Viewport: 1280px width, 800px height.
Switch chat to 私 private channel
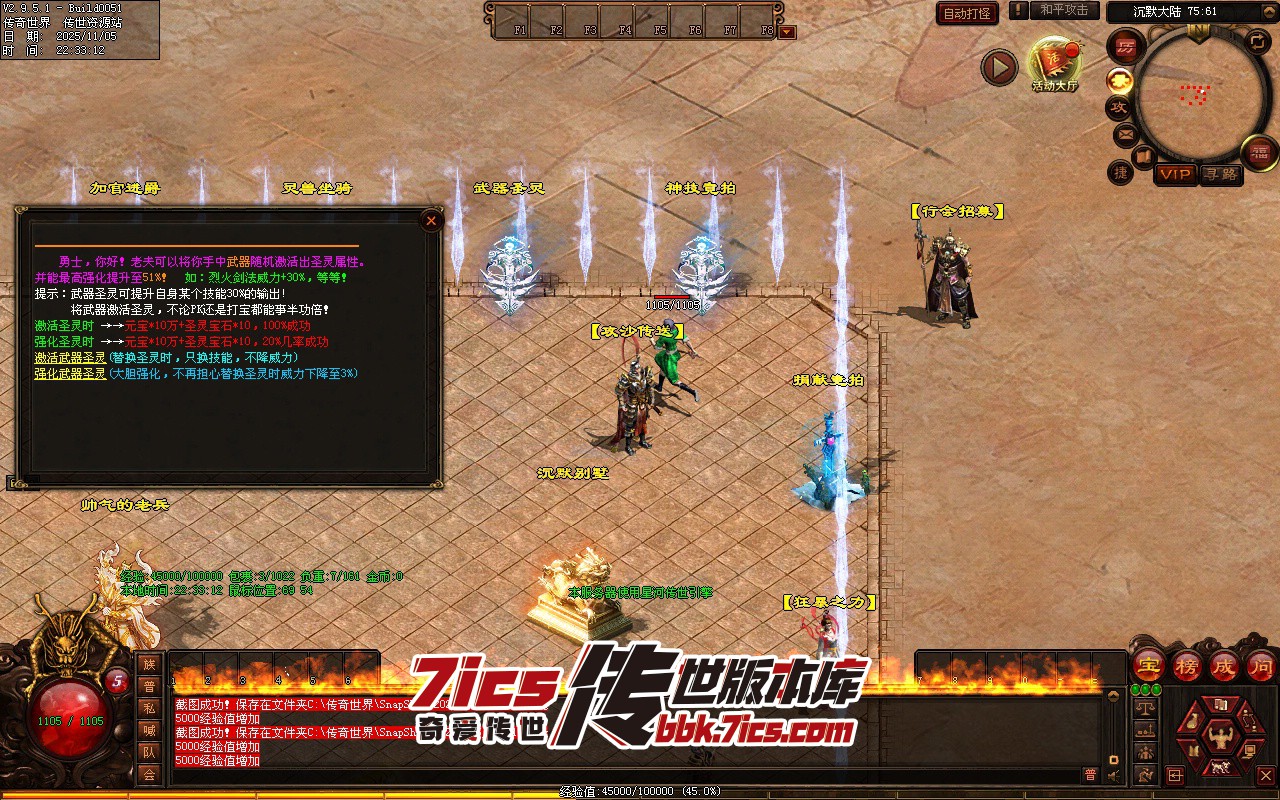click(x=149, y=708)
